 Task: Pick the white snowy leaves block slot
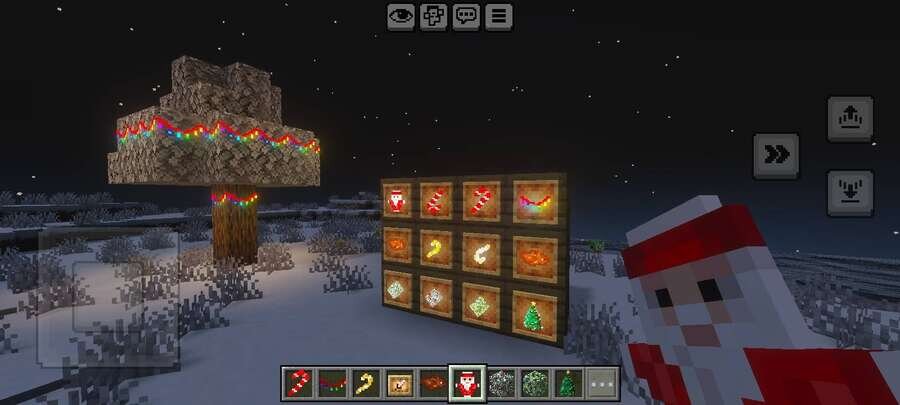click(x=500, y=382)
